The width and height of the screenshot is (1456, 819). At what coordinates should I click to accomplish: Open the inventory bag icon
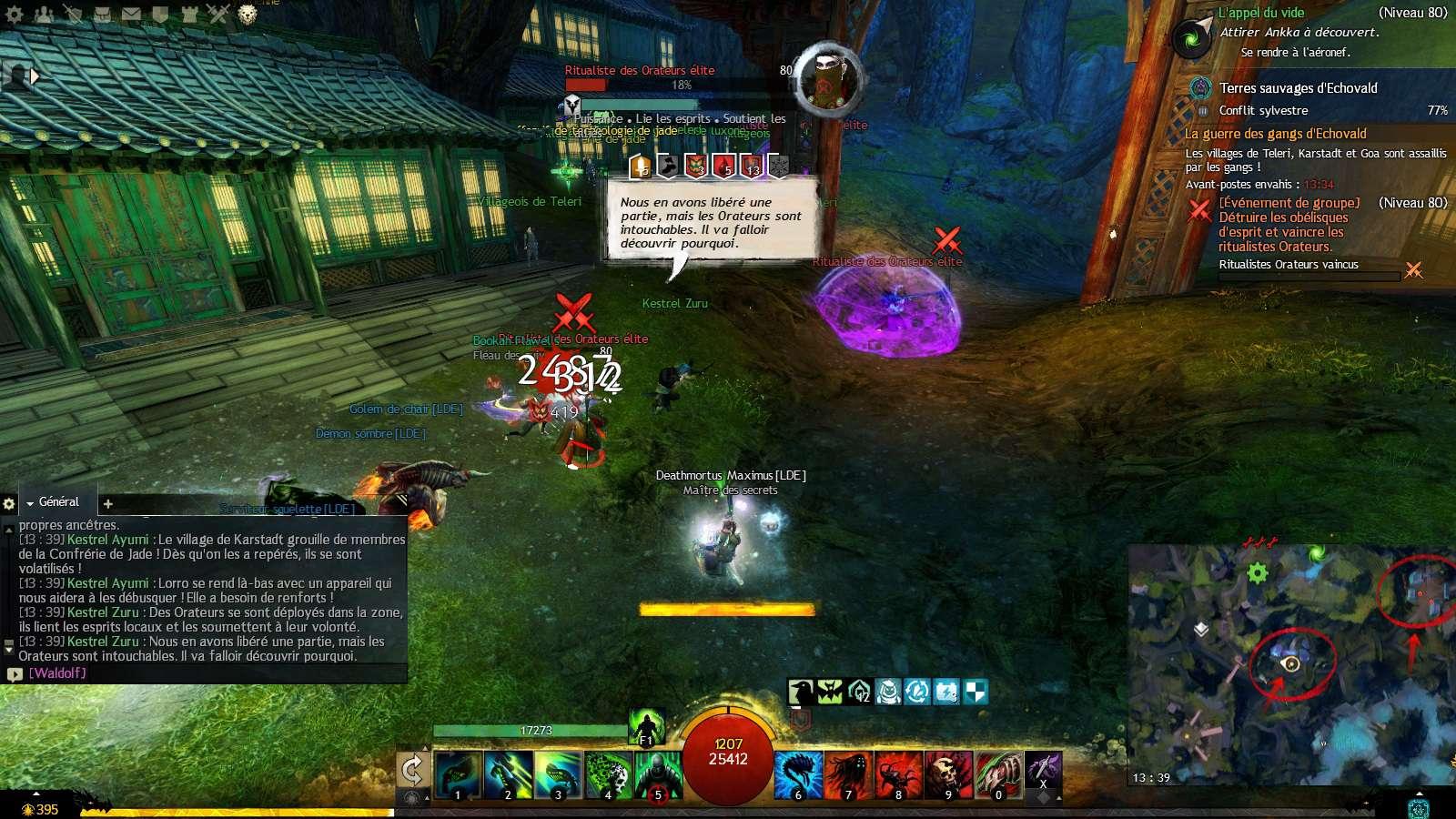point(102,14)
